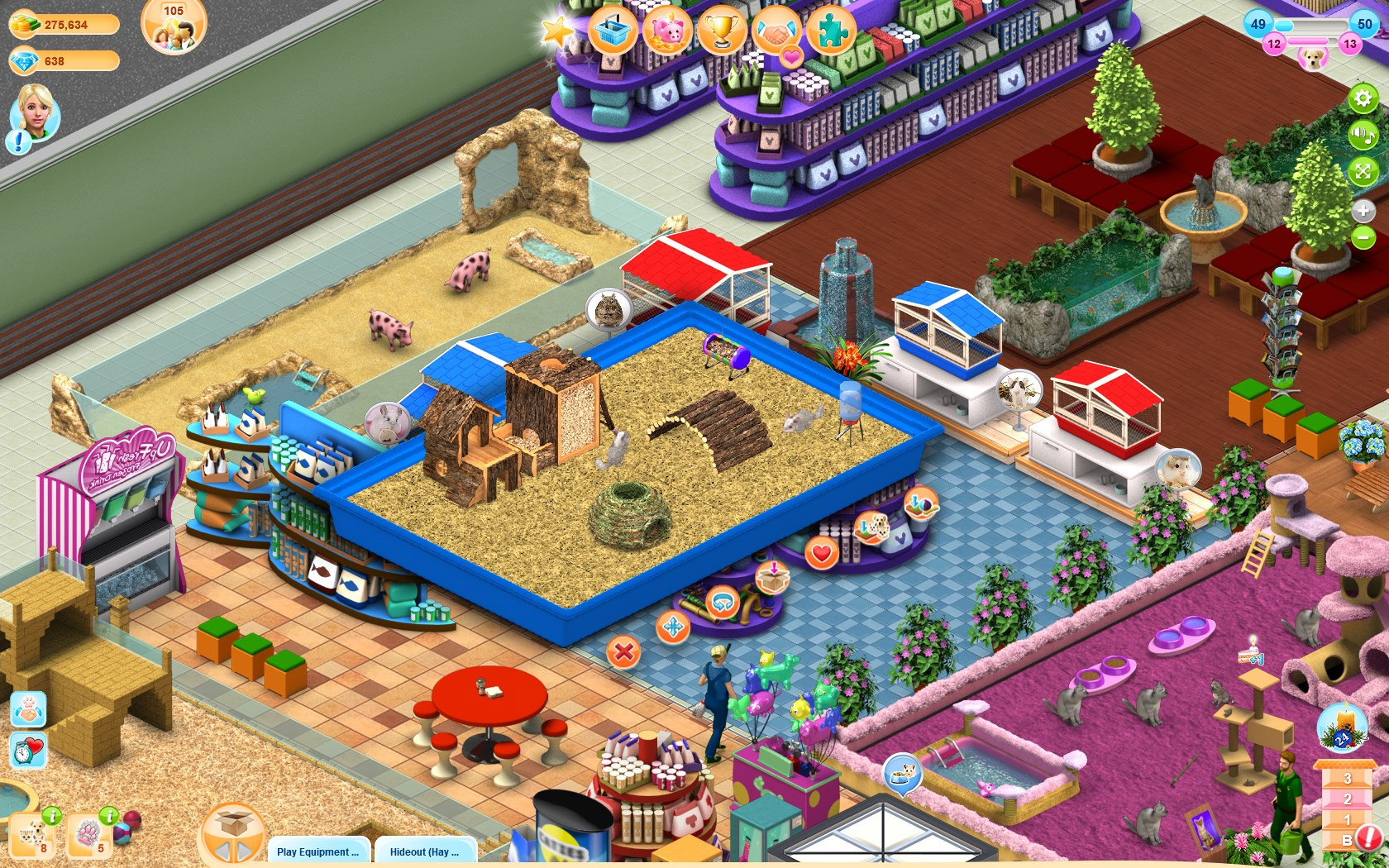Screen dimensions: 1389x868
Task: Open the settings gear icon
Action: [1363, 98]
